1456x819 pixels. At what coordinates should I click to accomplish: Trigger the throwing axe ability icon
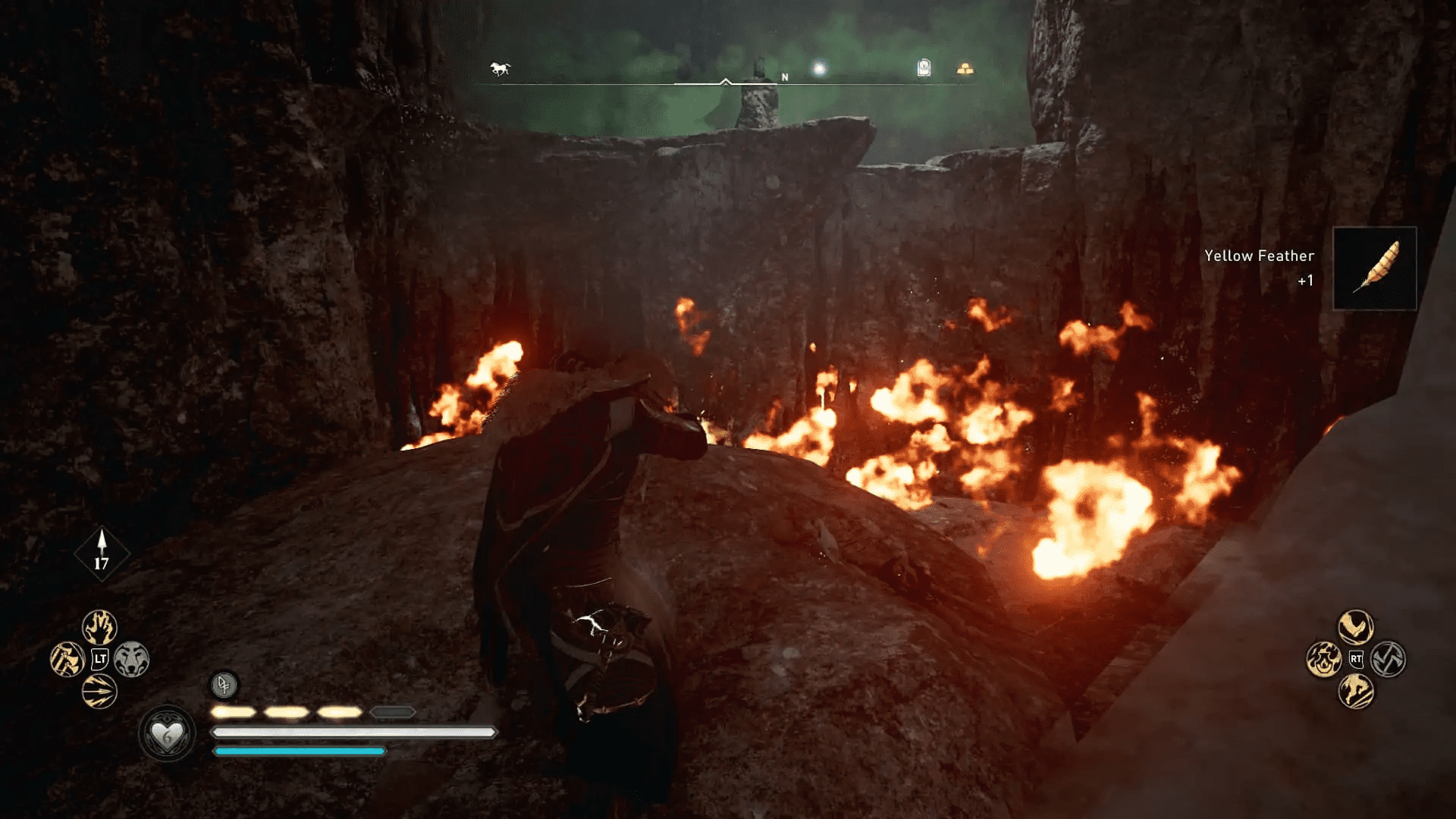pos(67,658)
